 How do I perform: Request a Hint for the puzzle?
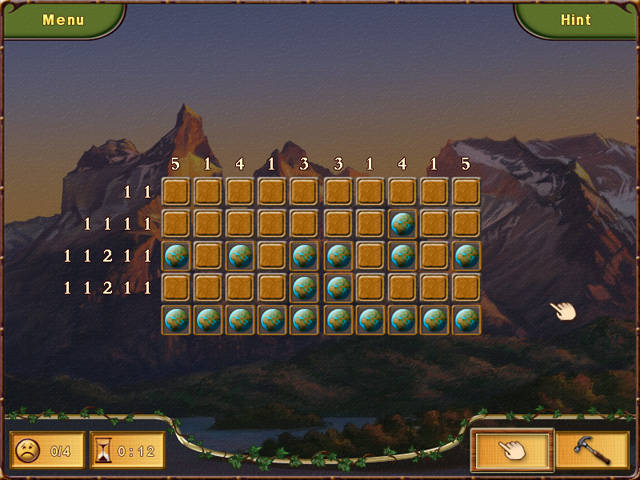point(576,19)
